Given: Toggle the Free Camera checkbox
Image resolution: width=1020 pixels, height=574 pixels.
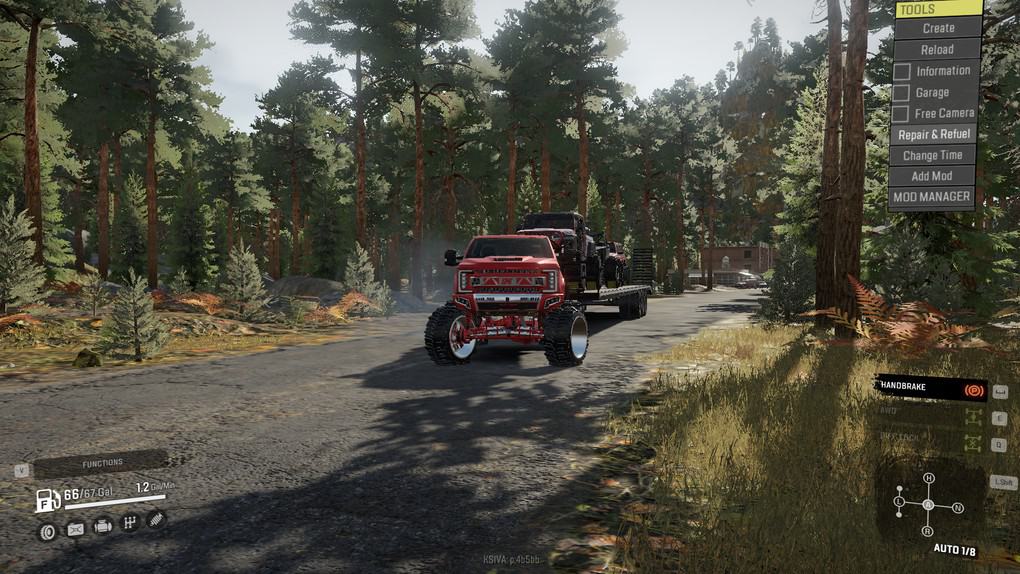Looking at the screenshot, I should (902, 113).
